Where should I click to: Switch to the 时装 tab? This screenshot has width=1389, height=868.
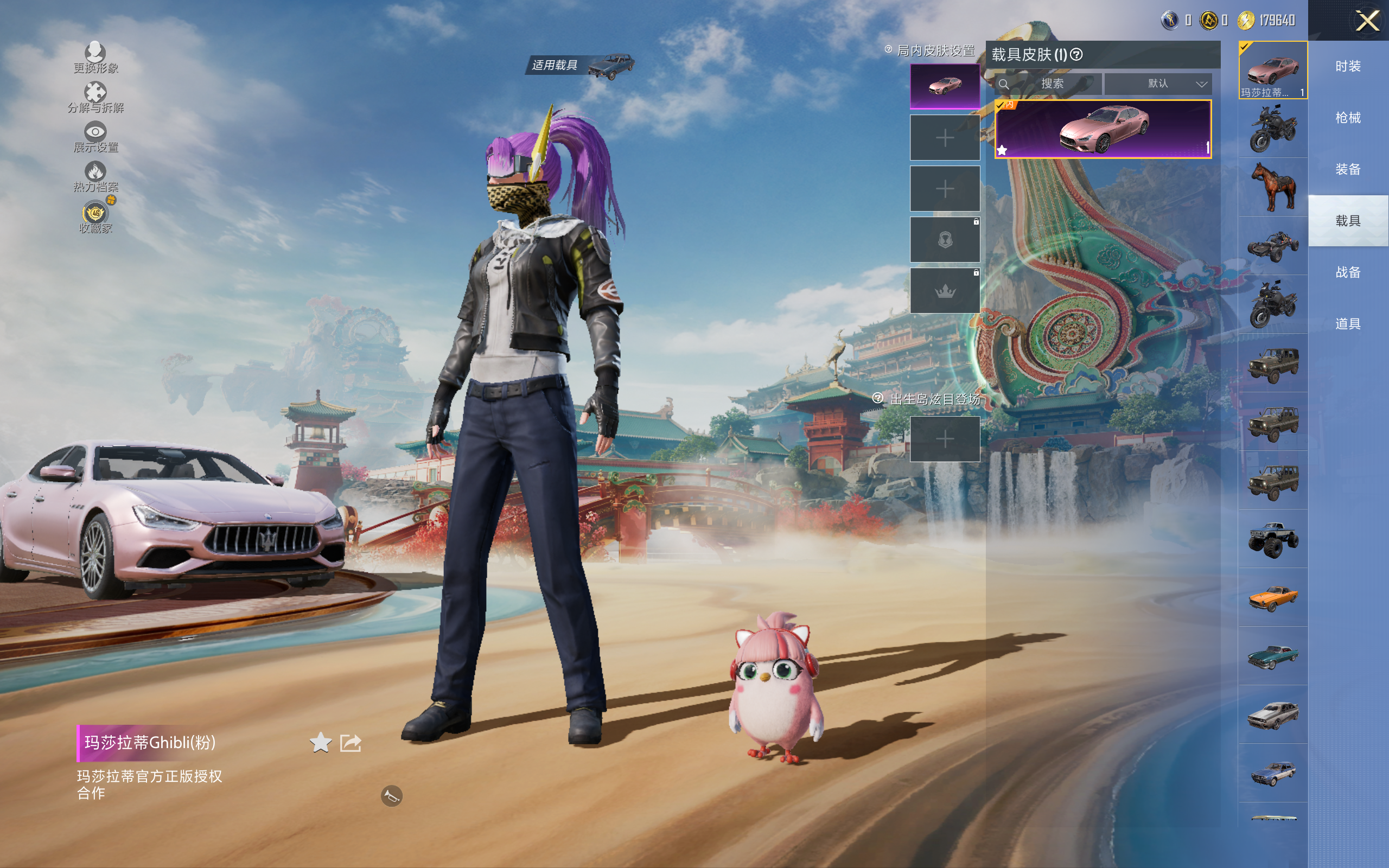[x=1348, y=67]
